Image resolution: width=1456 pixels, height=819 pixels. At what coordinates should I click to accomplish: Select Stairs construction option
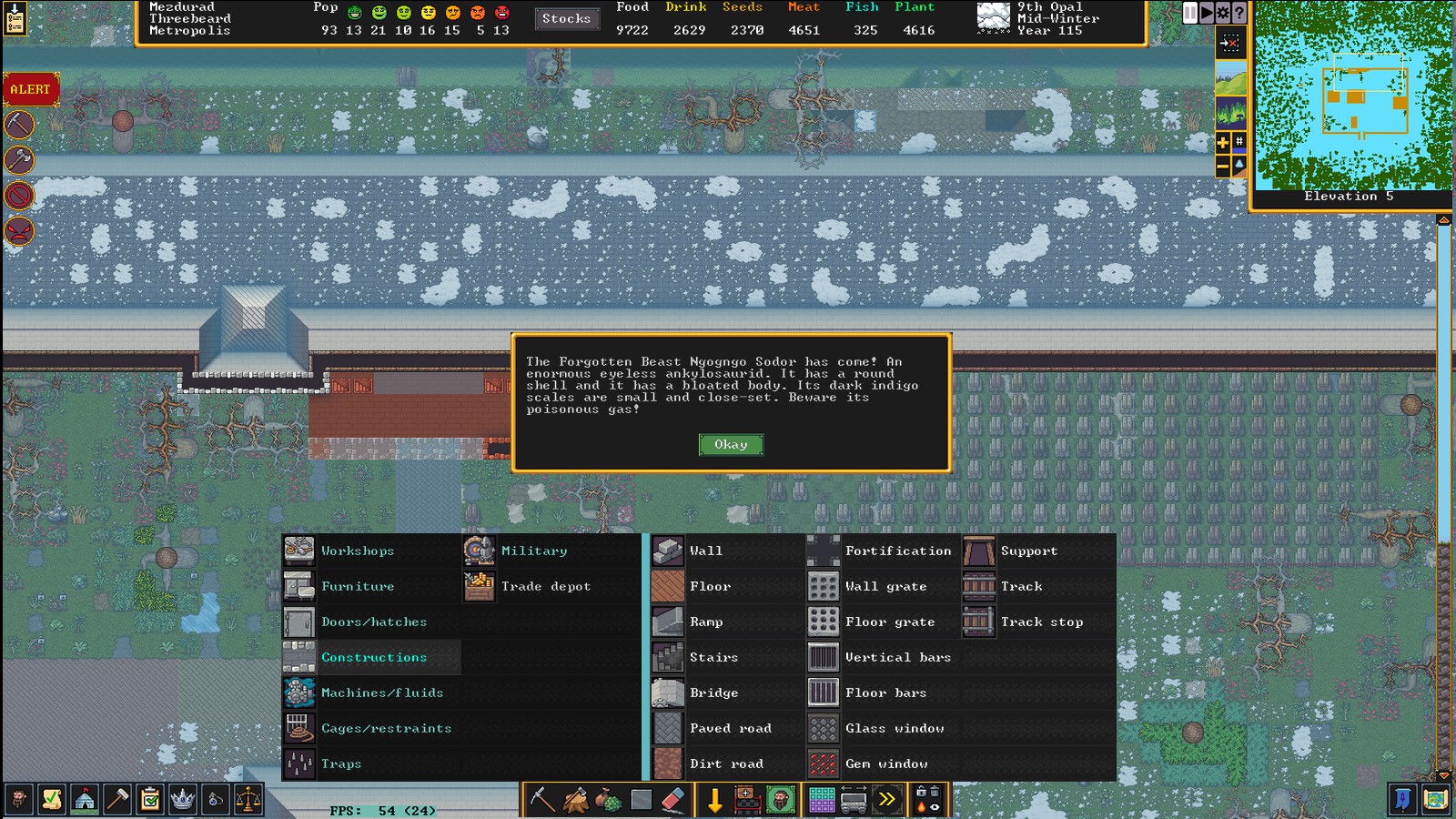click(x=713, y=657)
